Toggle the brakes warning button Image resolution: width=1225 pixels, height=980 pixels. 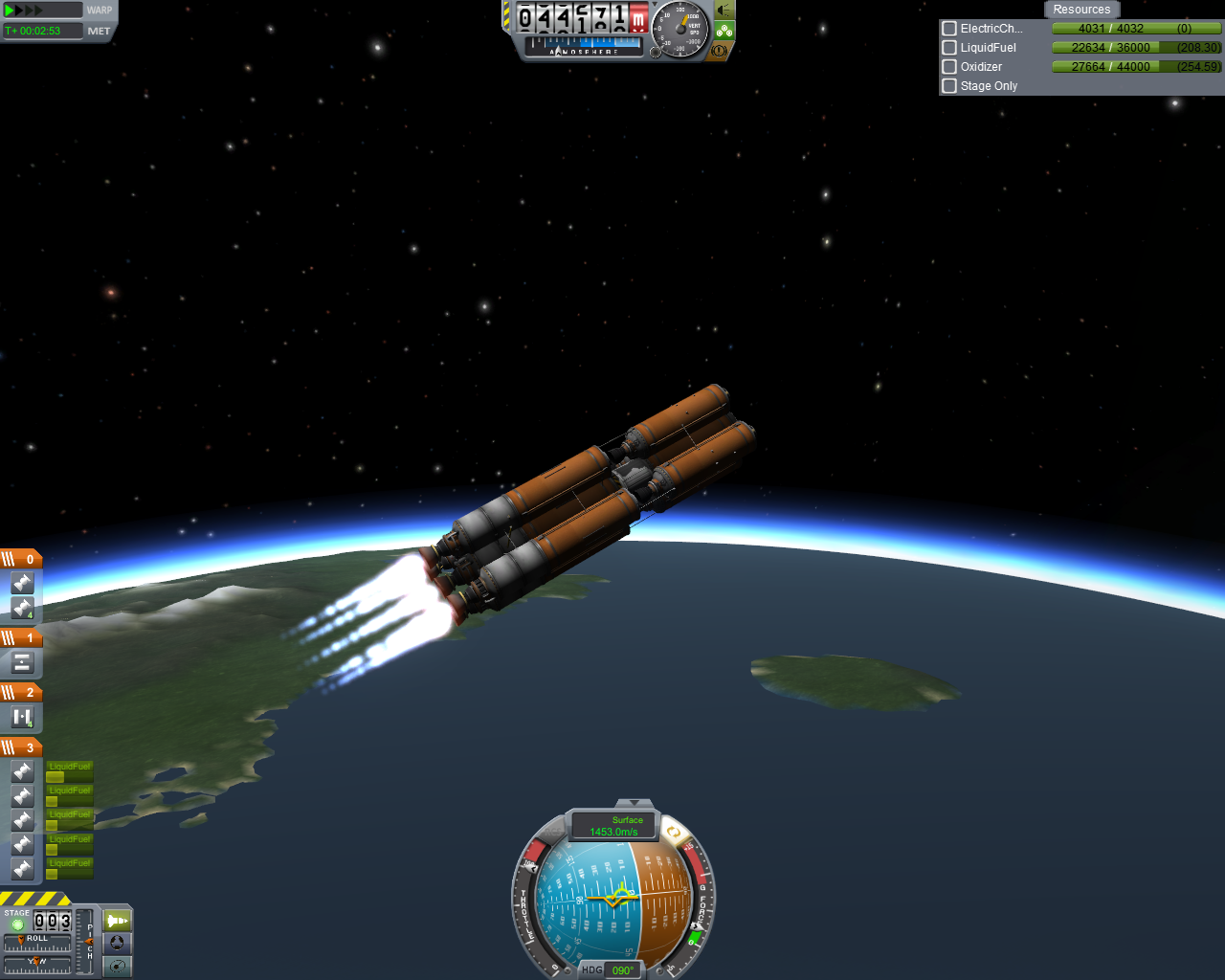click(x=720, y=51)
